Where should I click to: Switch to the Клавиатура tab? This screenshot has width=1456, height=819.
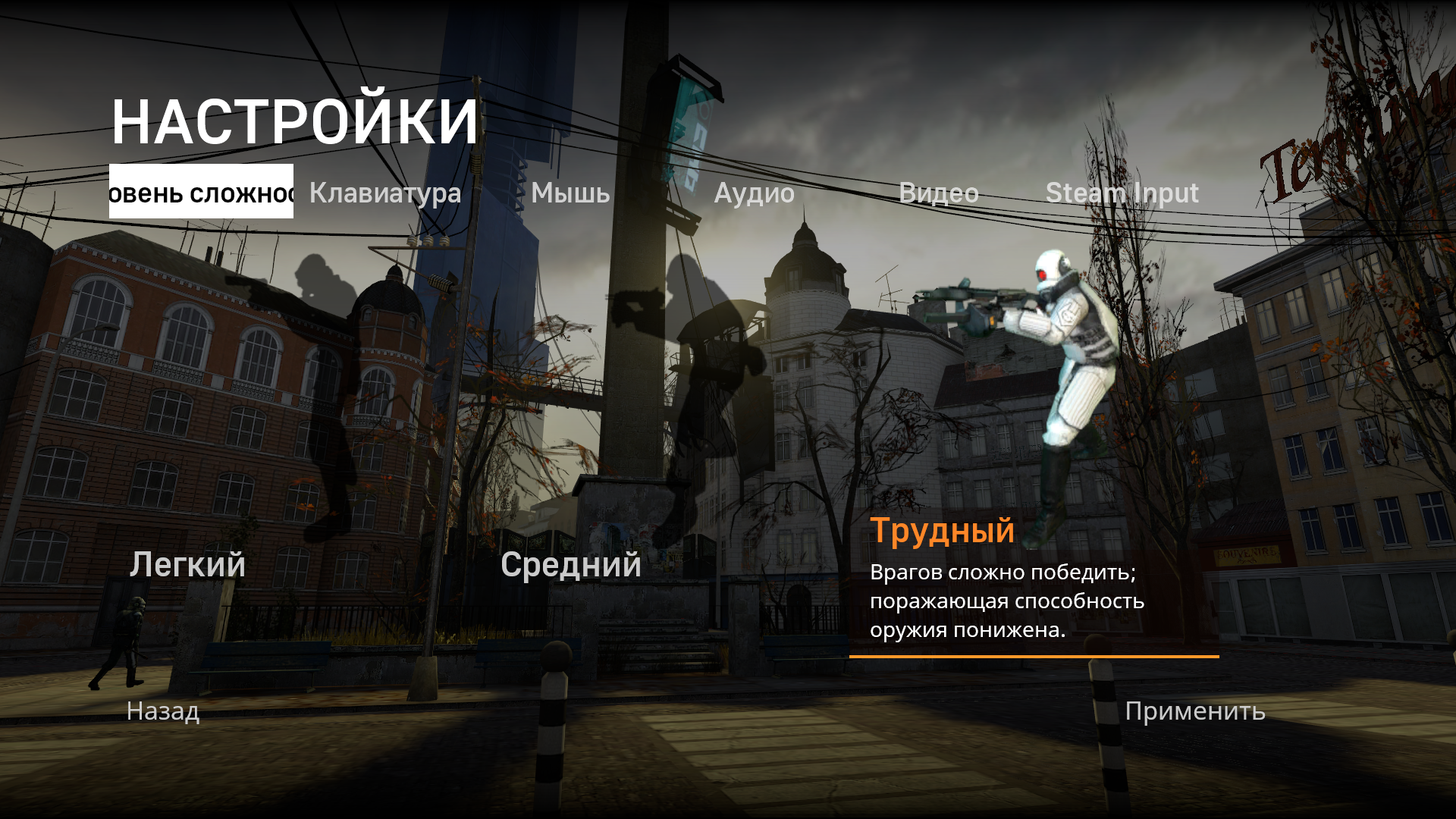(x=384, y=193)
